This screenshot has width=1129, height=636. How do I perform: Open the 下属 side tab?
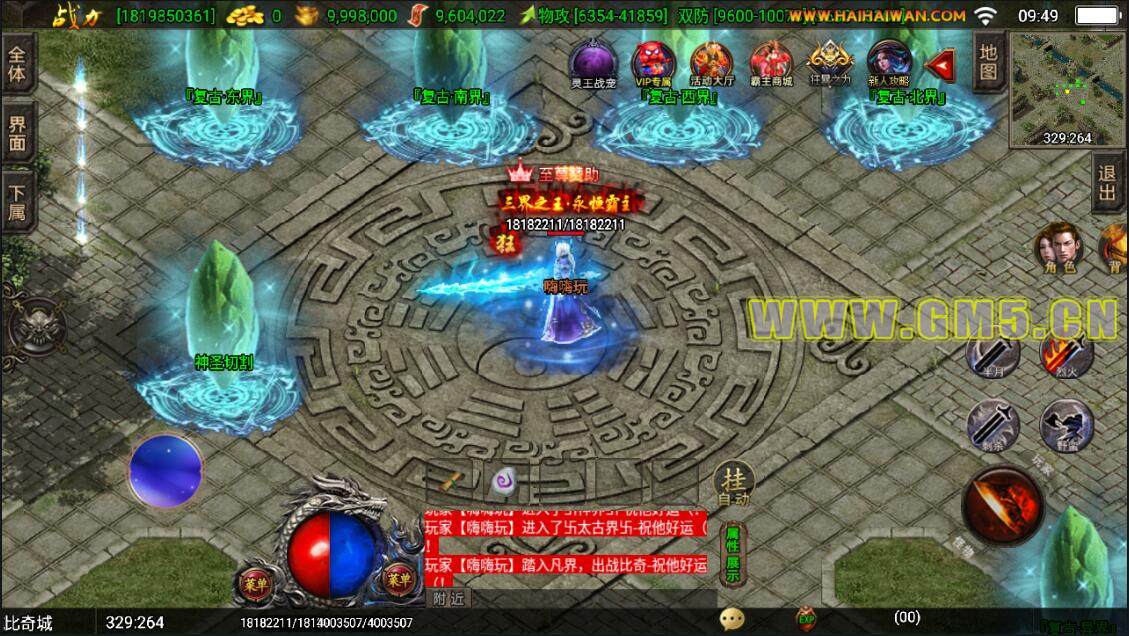(19, 203)
